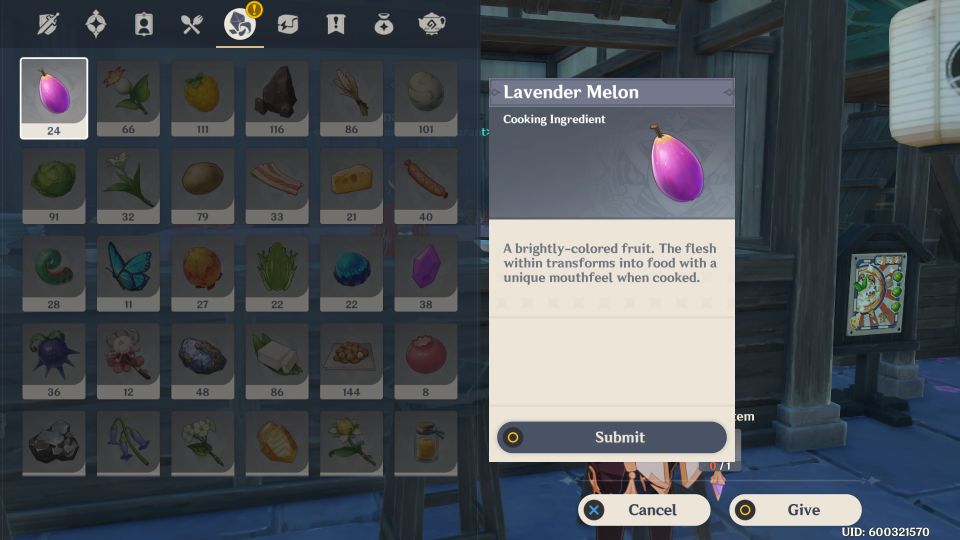The height and width of the screenshot is (540, 960).
Task: Open the quest items tab
Action: pyautogui.click(x=336, y=24)
